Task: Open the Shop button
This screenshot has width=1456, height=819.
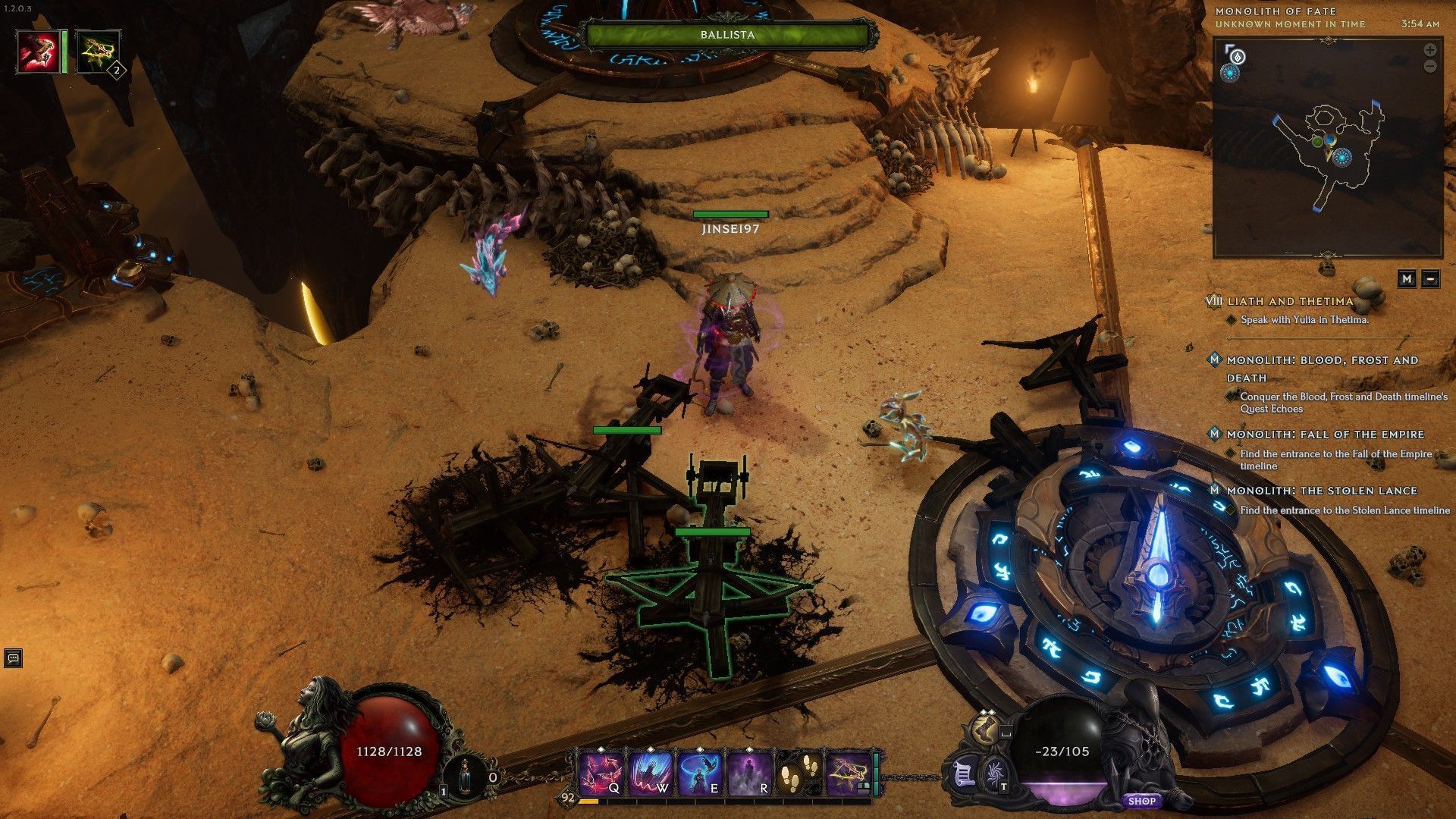Action: pyautogui.click(x=1141, y=801)
